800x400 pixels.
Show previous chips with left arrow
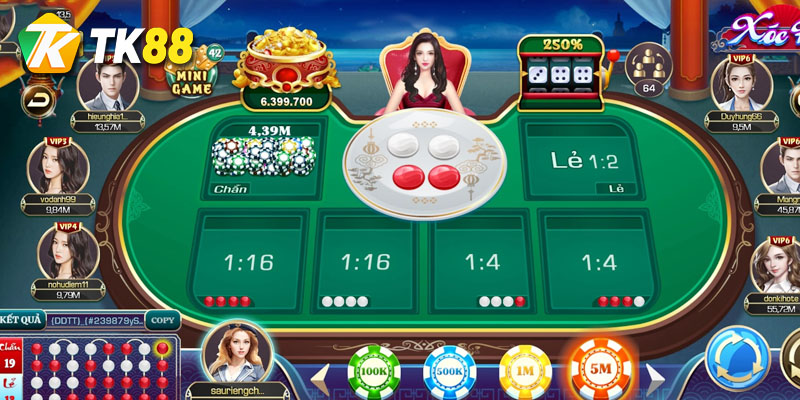322,378
